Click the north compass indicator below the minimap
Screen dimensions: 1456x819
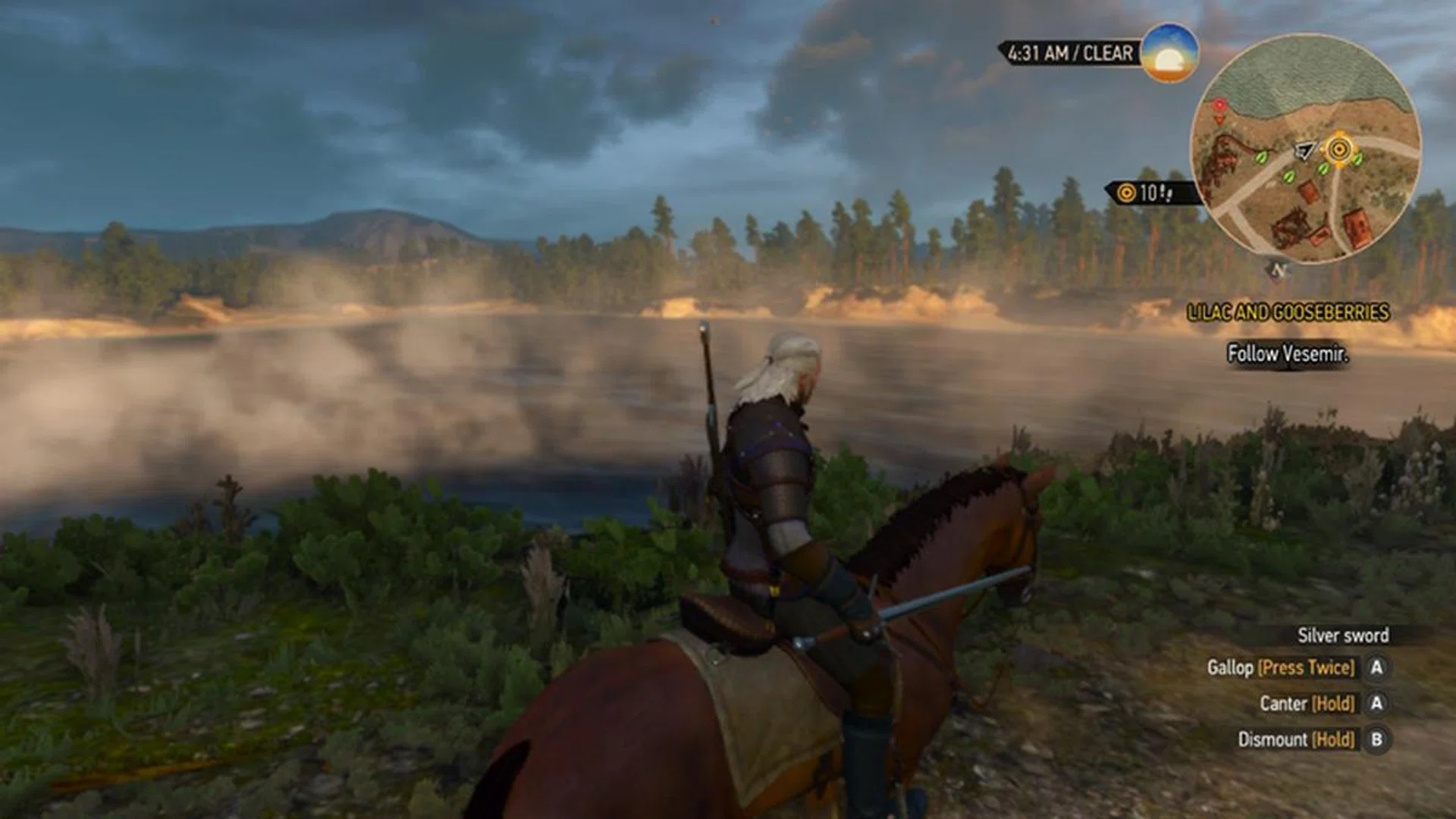point(1279,270)
